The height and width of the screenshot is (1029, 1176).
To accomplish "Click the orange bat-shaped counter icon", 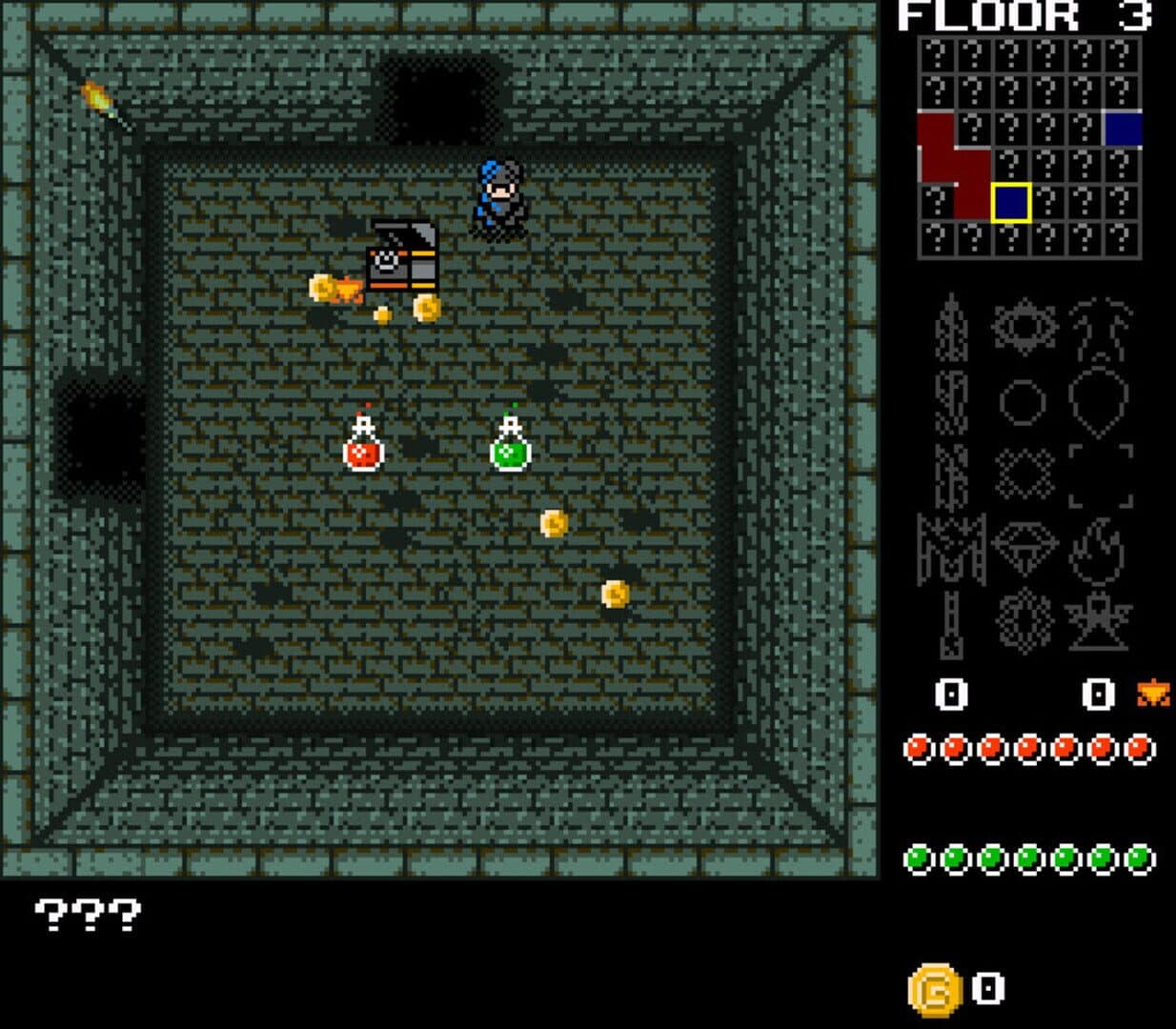I will 1153,694.
